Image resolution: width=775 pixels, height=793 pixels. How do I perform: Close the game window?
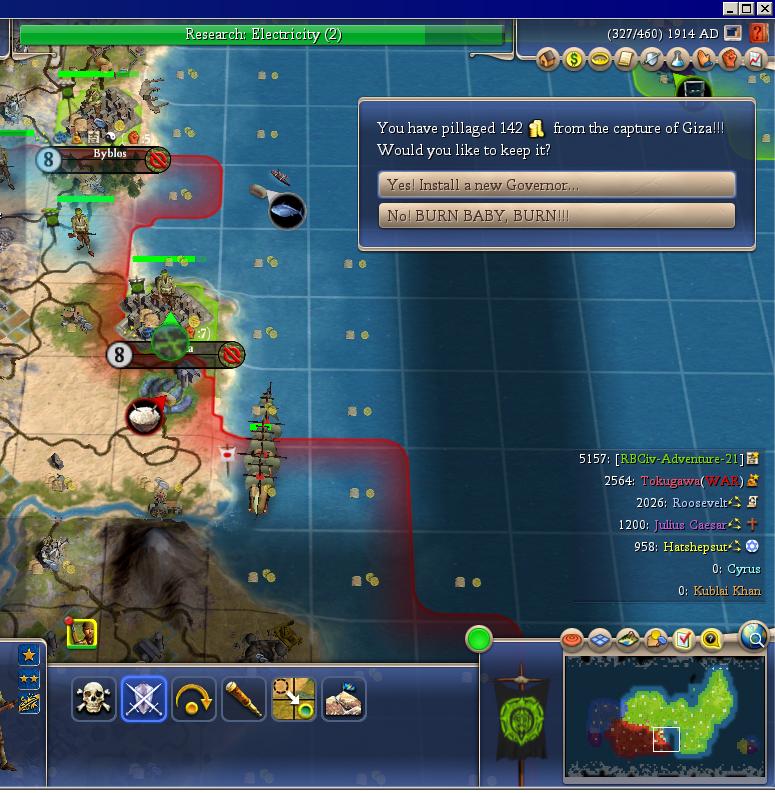[763, 8]
